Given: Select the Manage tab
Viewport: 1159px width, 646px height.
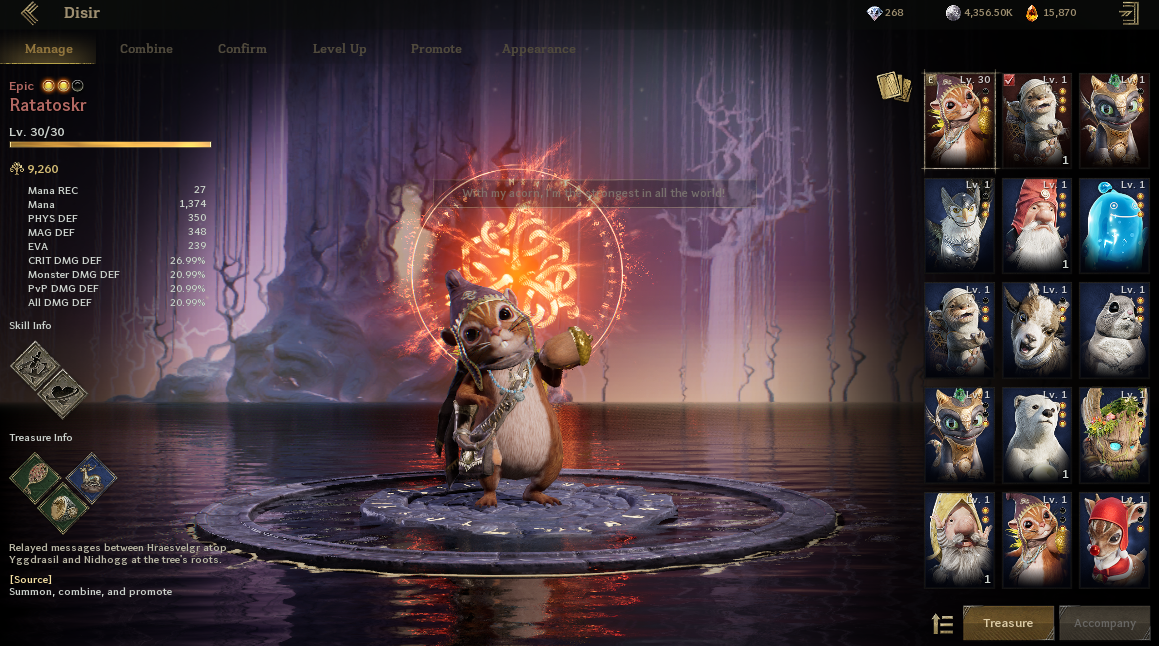Looking at the screenshot, I should 49,49.
